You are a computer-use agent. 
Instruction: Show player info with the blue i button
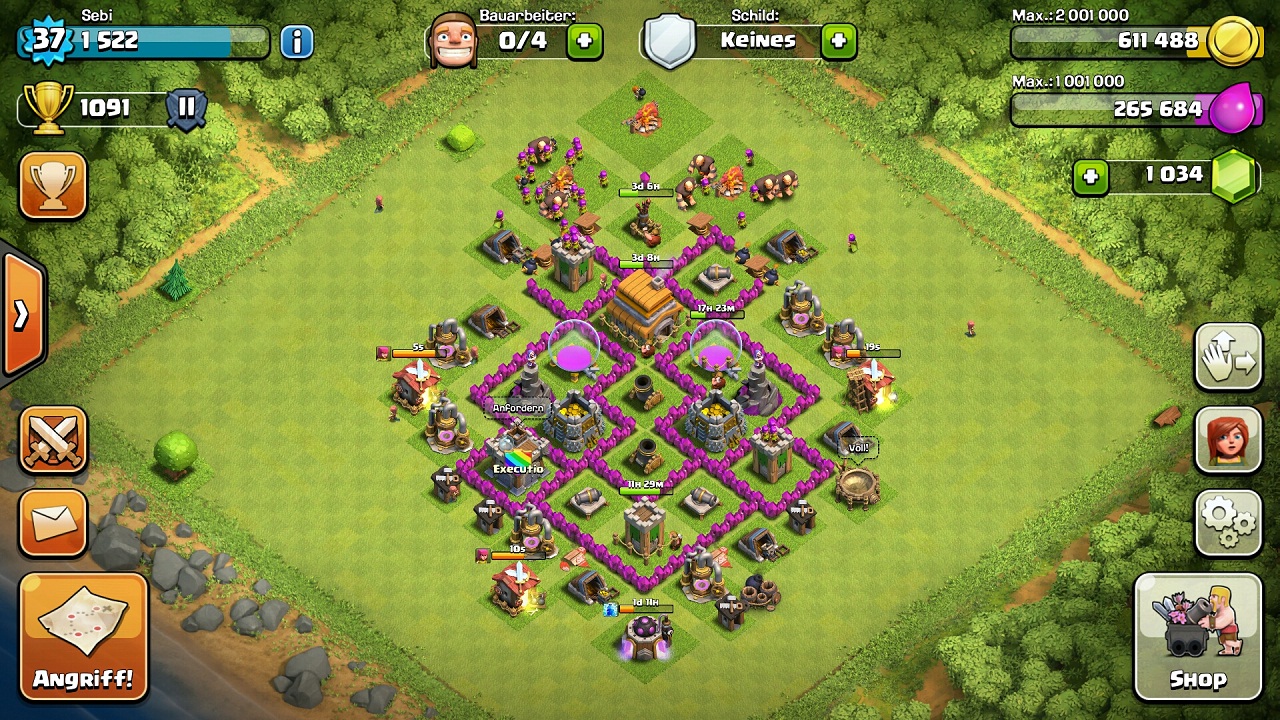click(x=297, y=41)
